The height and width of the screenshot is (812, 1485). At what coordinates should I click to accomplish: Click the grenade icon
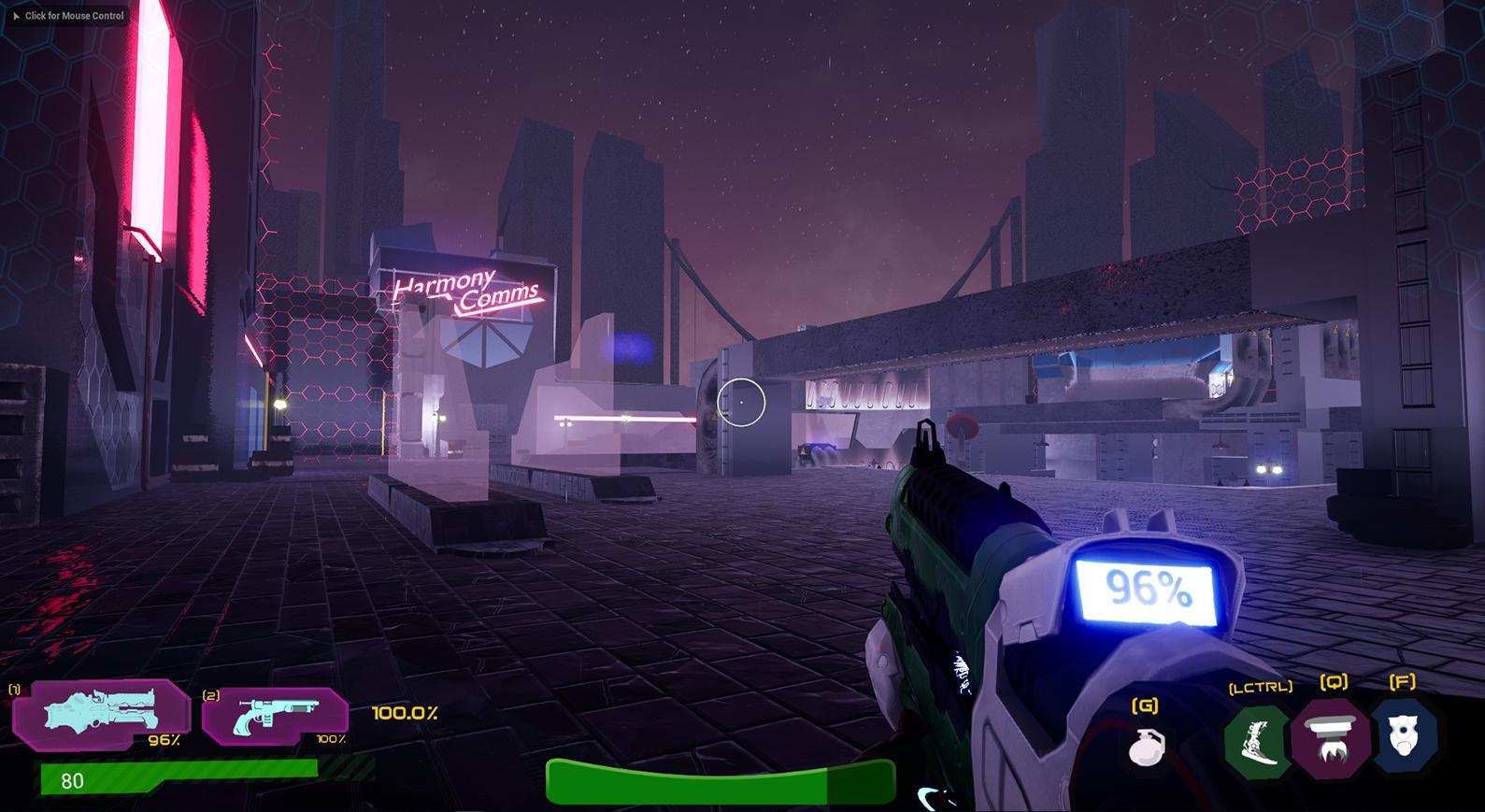(1146, 746)
